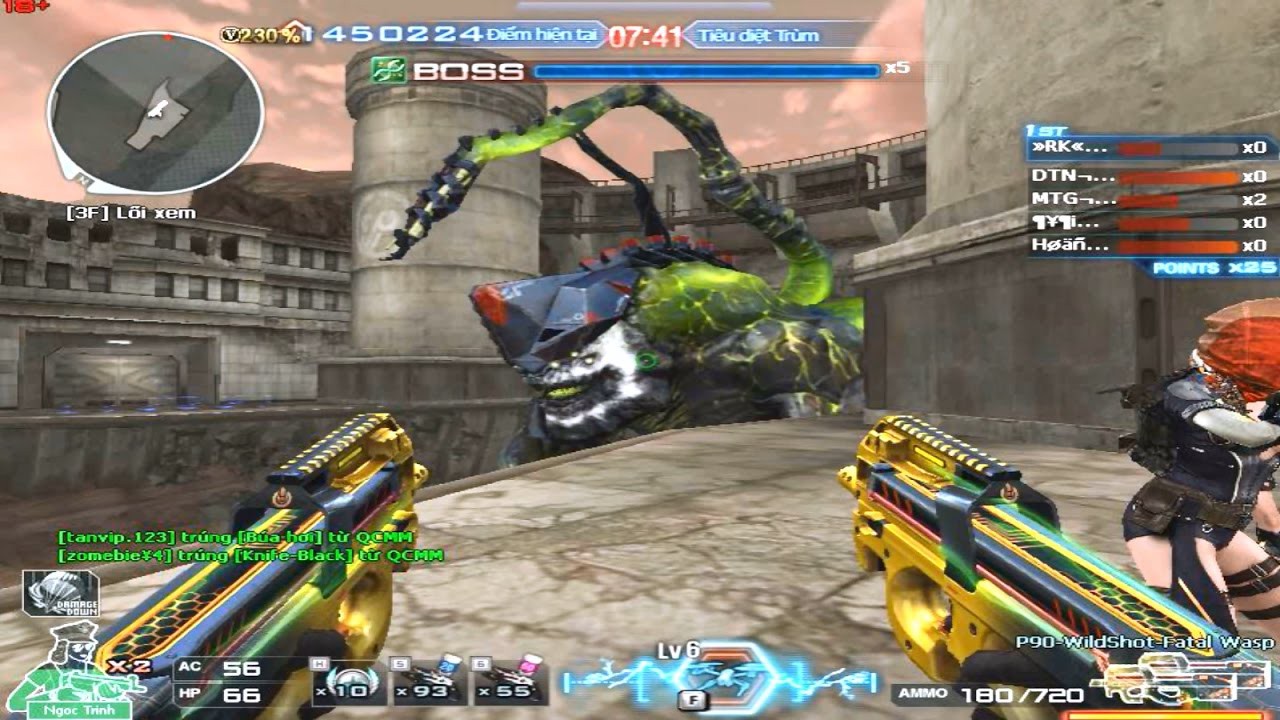Click the circular minimap

click(155, 113)
